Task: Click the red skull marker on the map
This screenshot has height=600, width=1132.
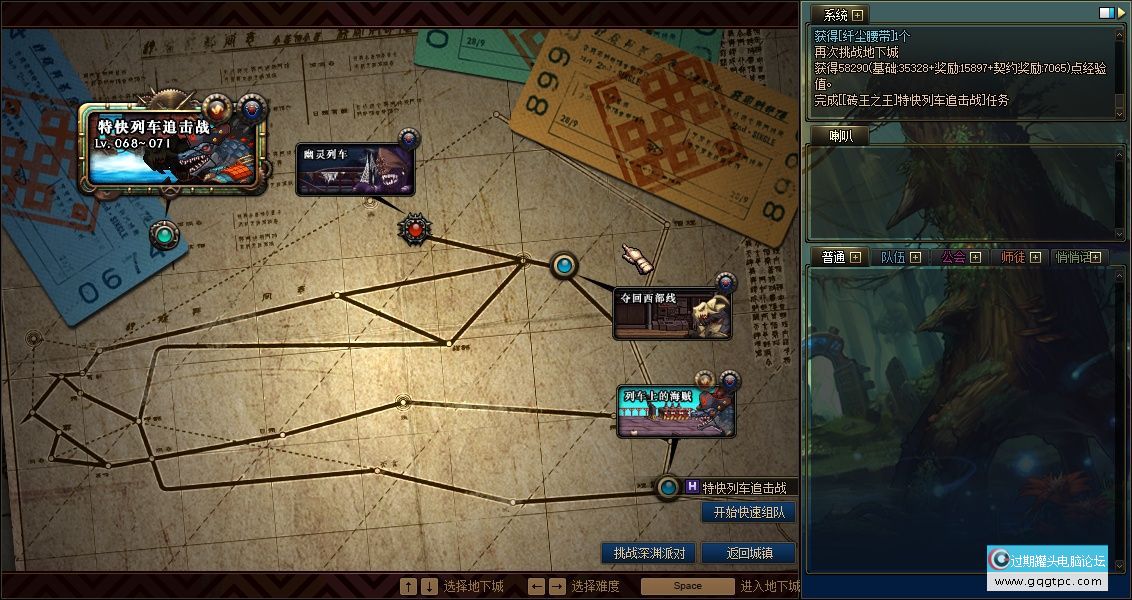Action: (x=415, y=230)
